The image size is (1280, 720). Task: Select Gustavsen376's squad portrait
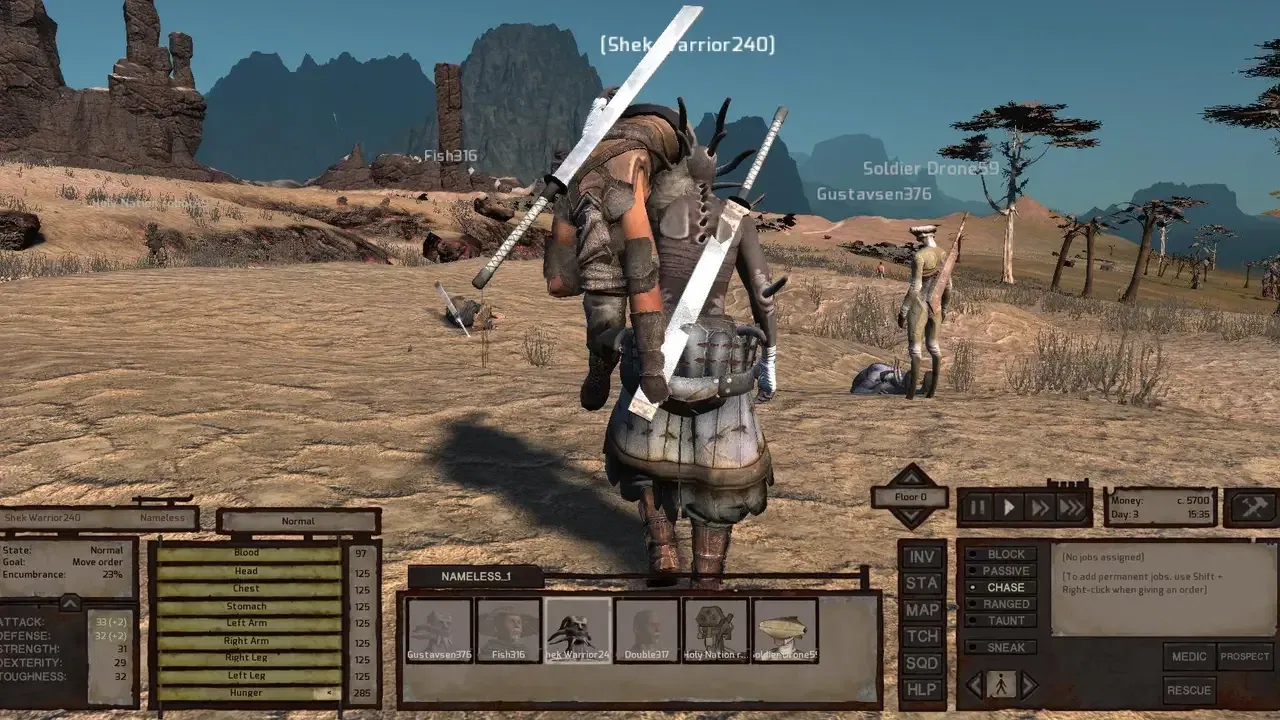coord(437,628)
